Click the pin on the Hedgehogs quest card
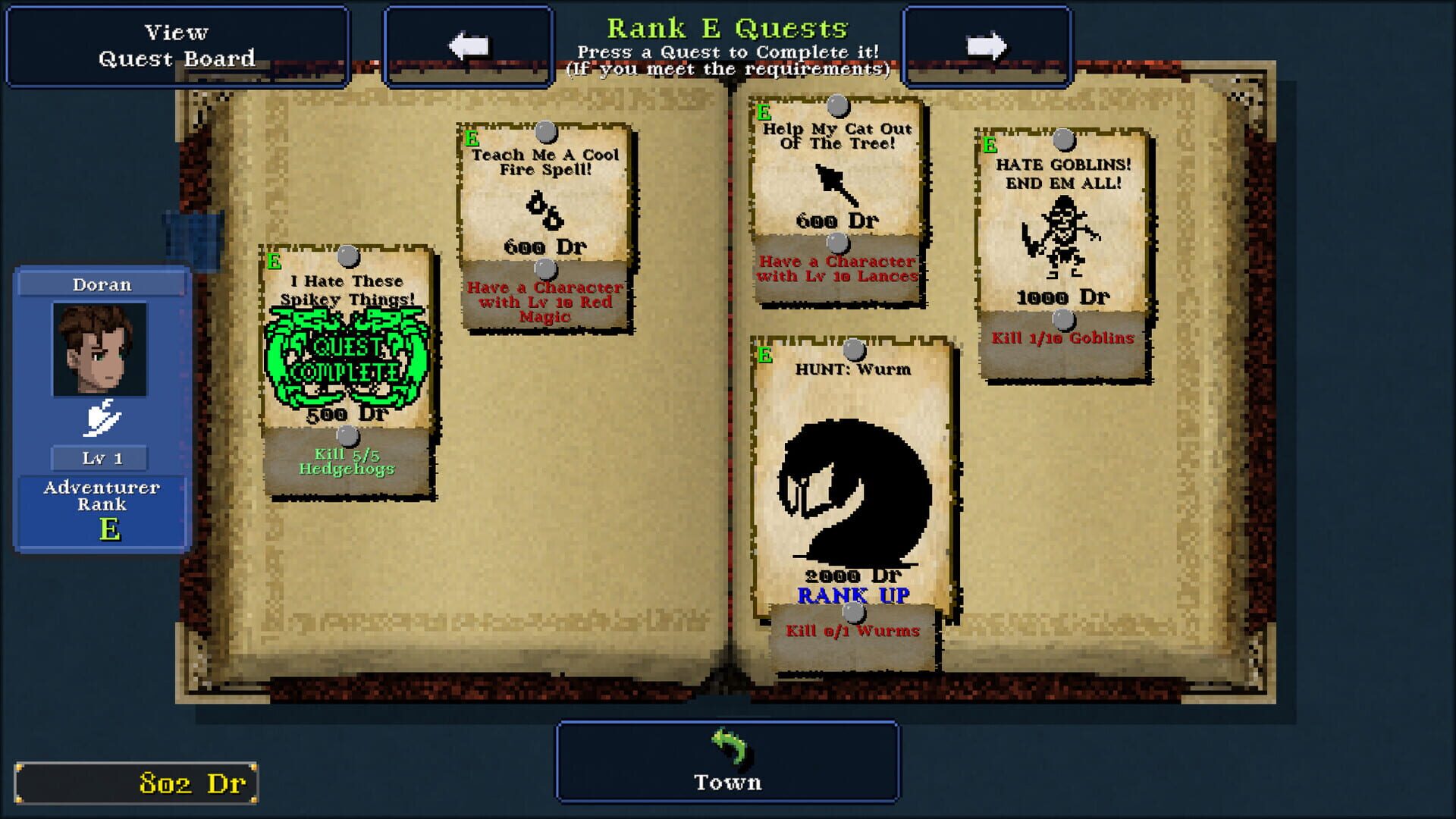The height and width of the screenshot is (819, 1456). coord(348,257)
